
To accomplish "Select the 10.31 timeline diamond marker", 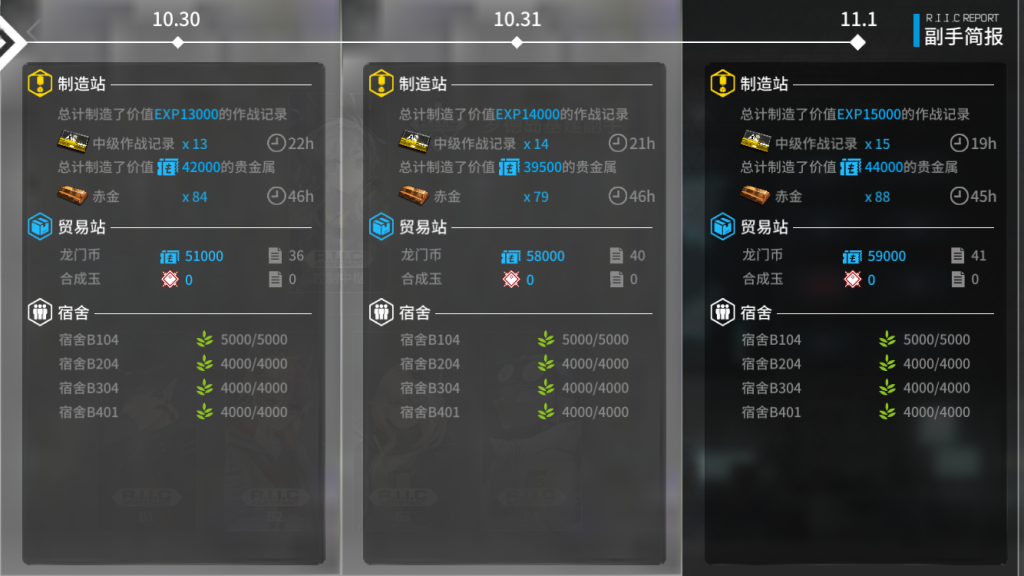I will (x=517, y=42).
